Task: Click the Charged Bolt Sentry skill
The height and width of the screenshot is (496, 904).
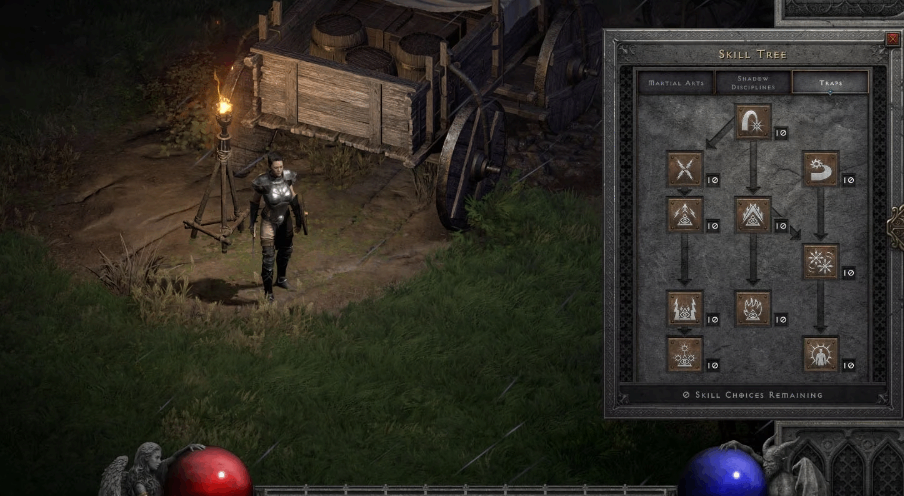Action: click(x=685, y=214)
